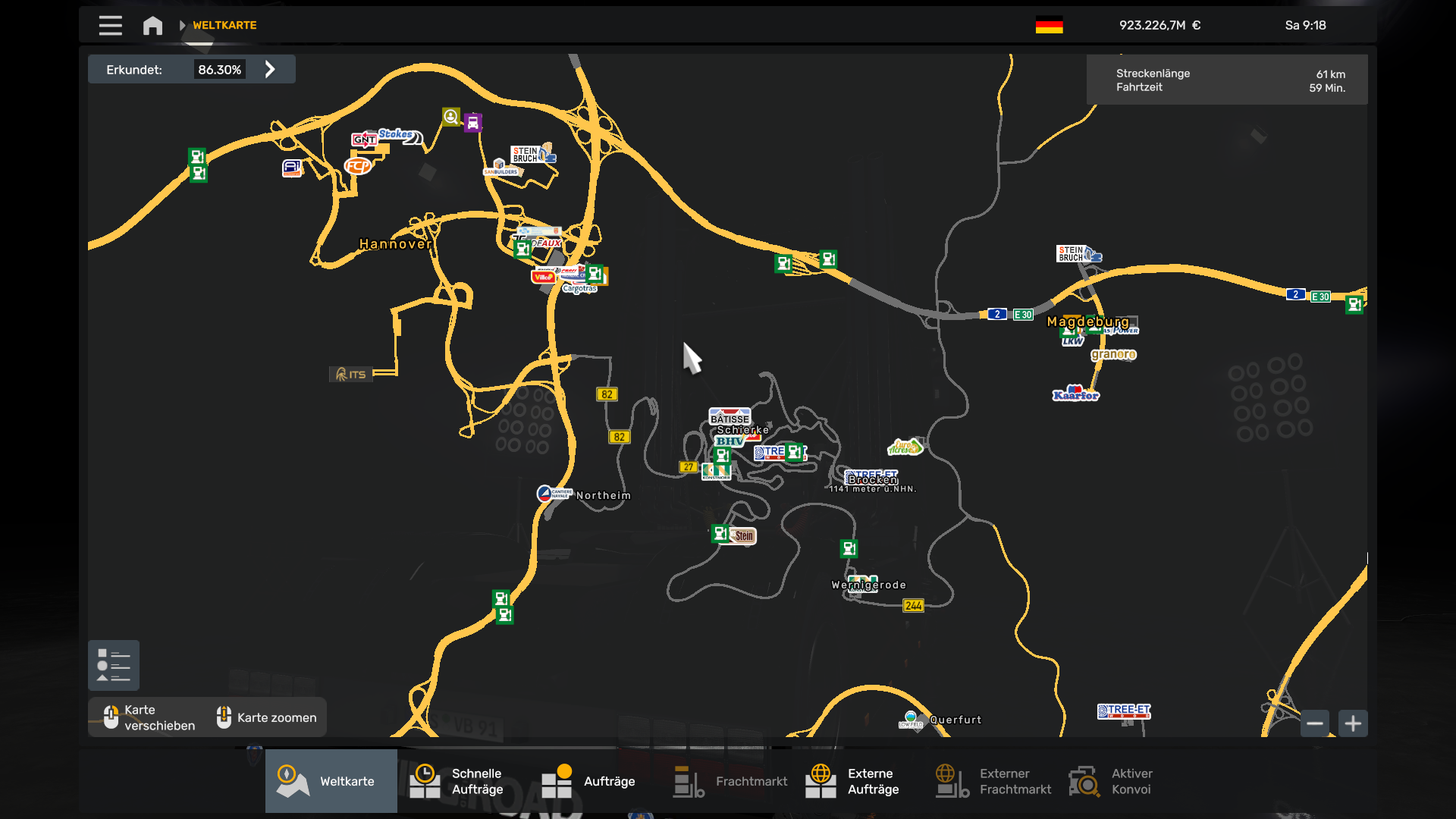This screenshot has width=1456, height=819.
Task: Click the German flag icon in the header
Action: [1050, 24]
